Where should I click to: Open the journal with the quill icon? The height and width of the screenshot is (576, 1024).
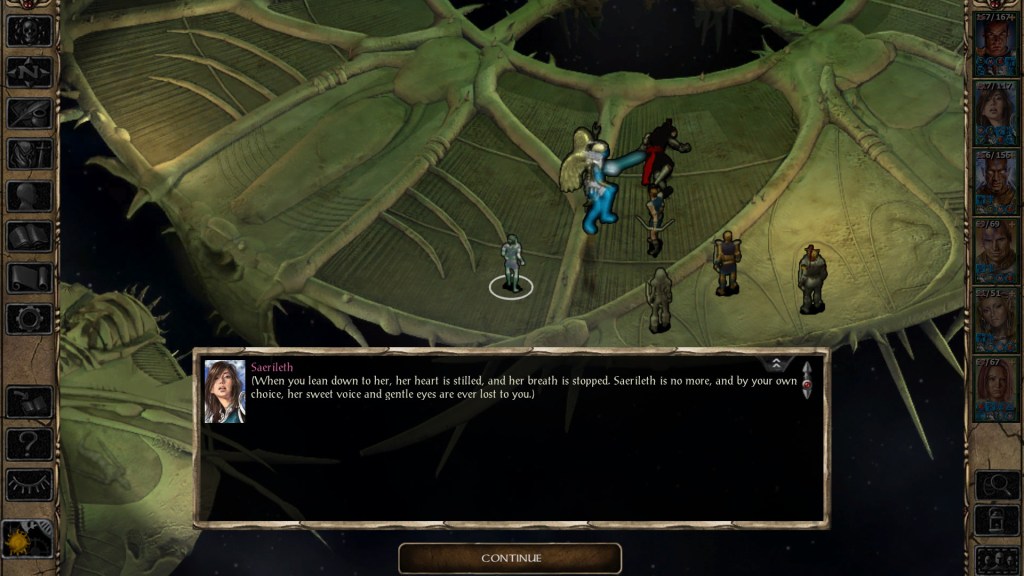29,112
